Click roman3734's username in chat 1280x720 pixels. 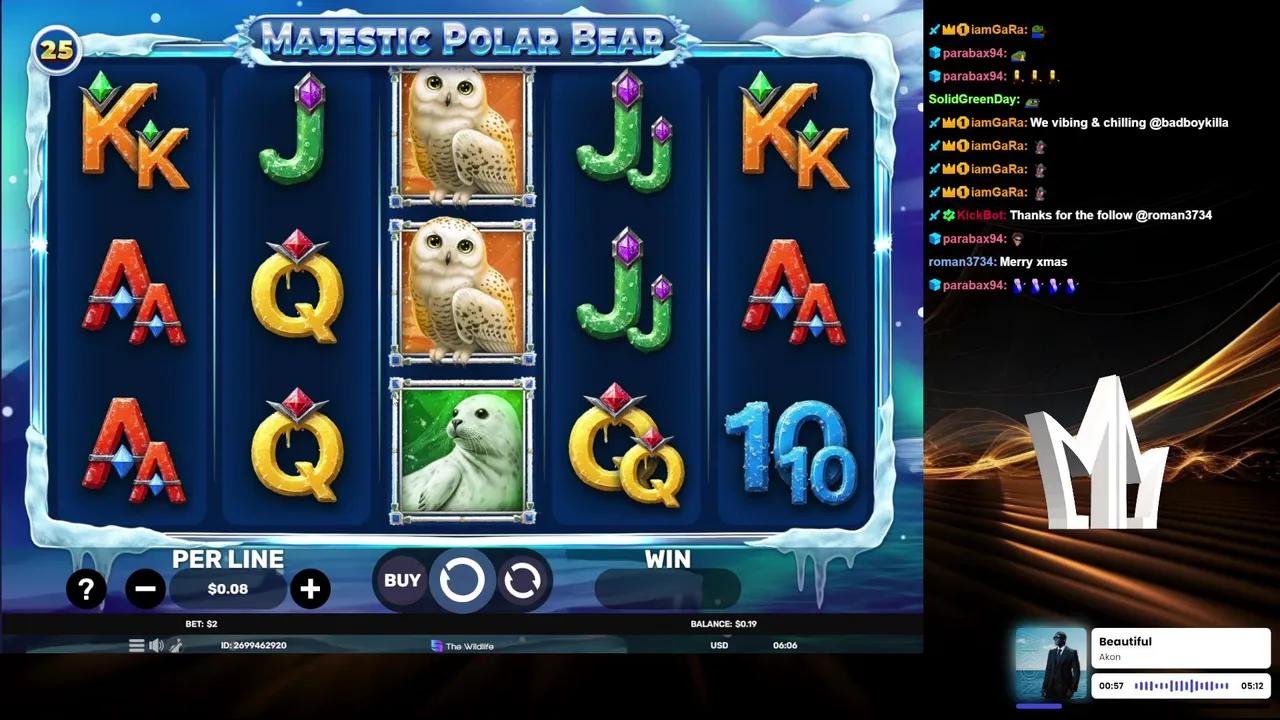coord(961,262)
